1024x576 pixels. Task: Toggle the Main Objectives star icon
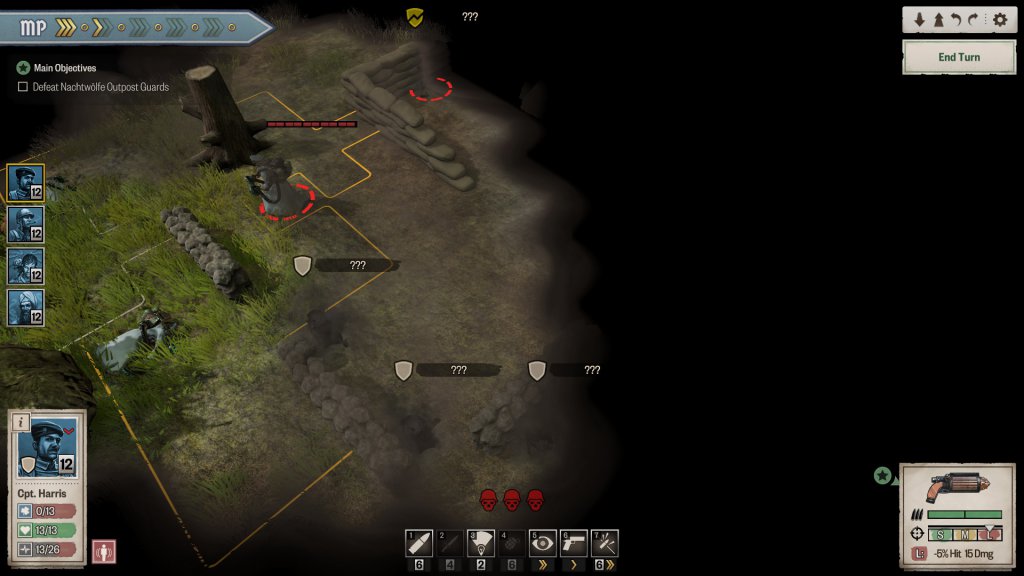coord(23,68)
